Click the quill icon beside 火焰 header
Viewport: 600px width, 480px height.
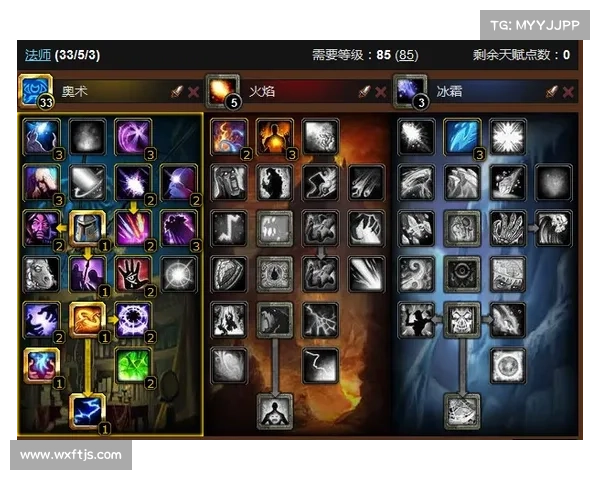(364, 92)
